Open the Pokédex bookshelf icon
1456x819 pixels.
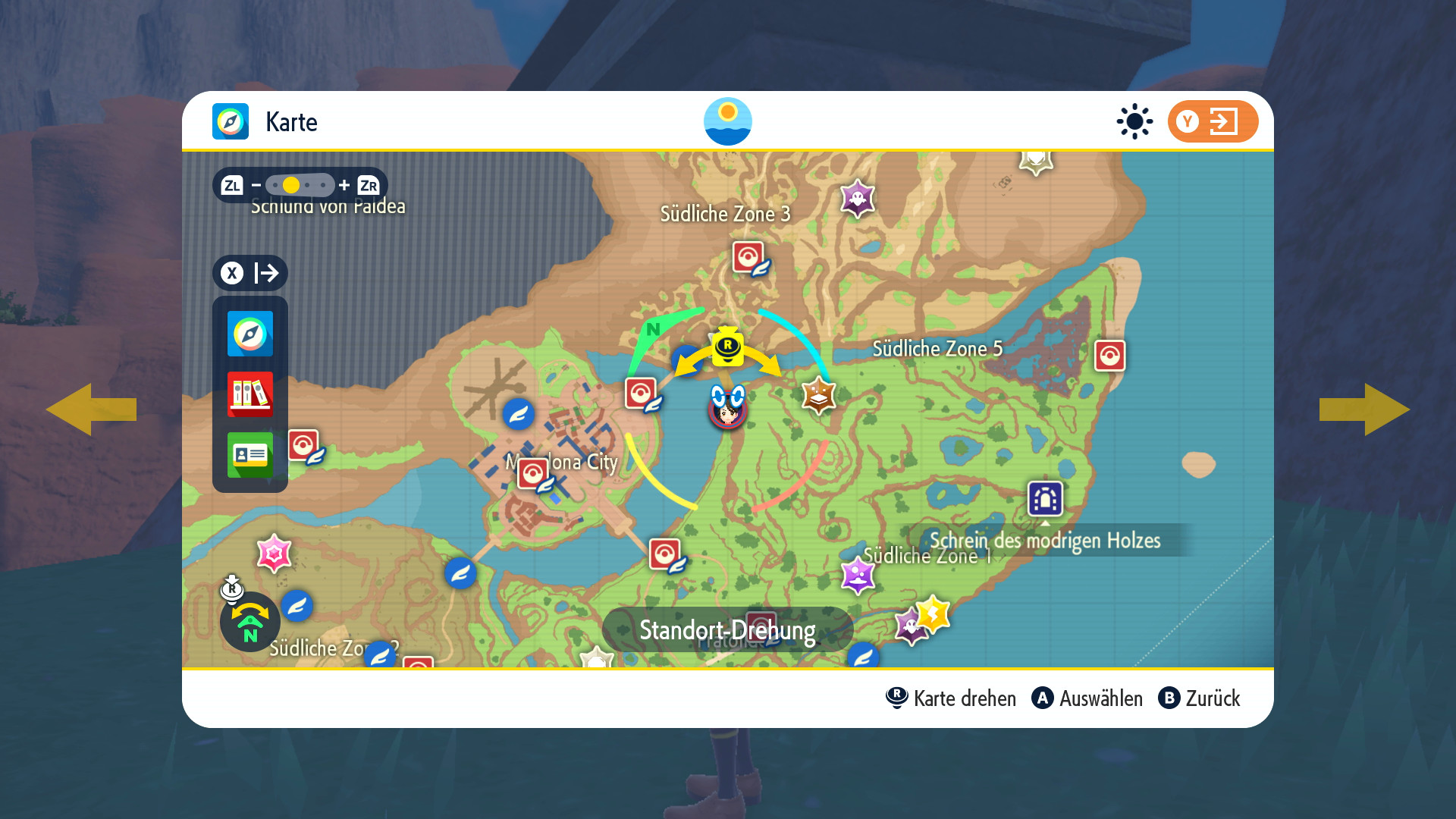point(249,394)
